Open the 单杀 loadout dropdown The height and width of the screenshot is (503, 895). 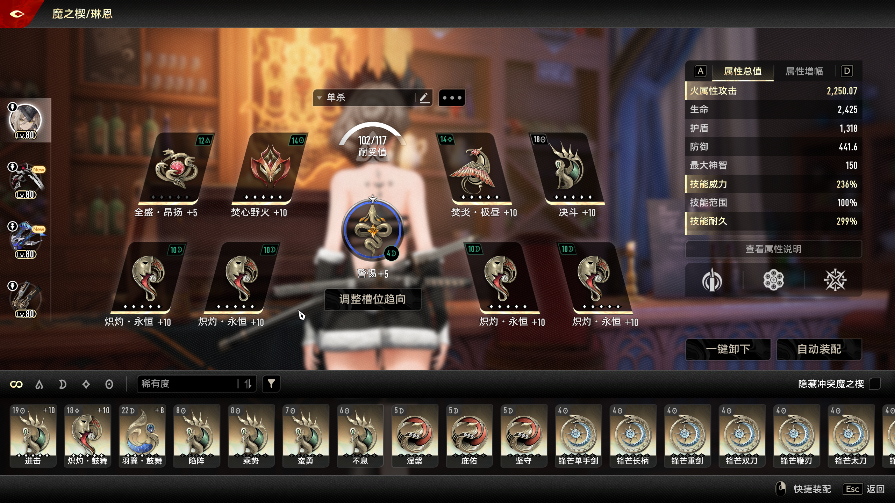click(x=364, y=98)
